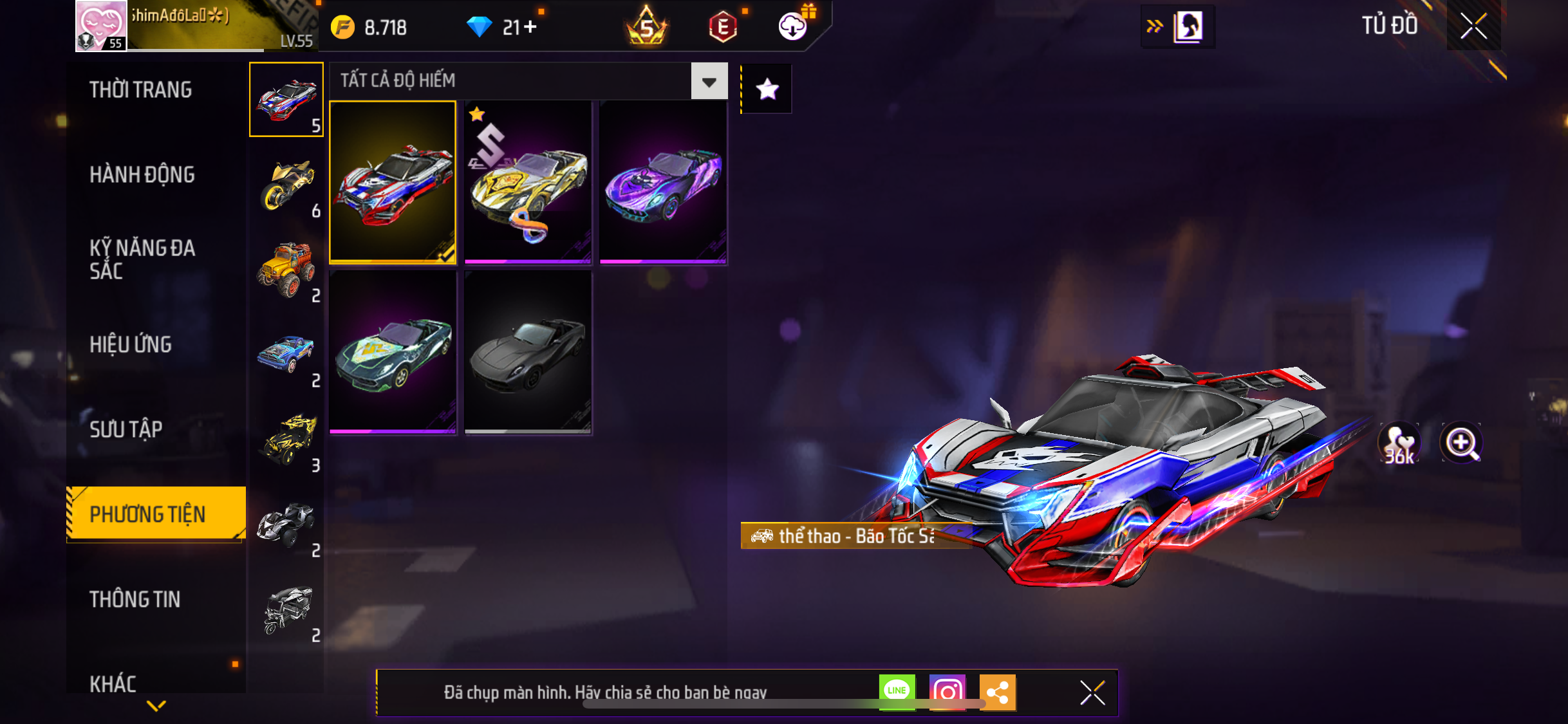Select the gold motorcycle vehicle type
Image resolution: width=1568 pixels, height=724 pixels.
[287, 185]
